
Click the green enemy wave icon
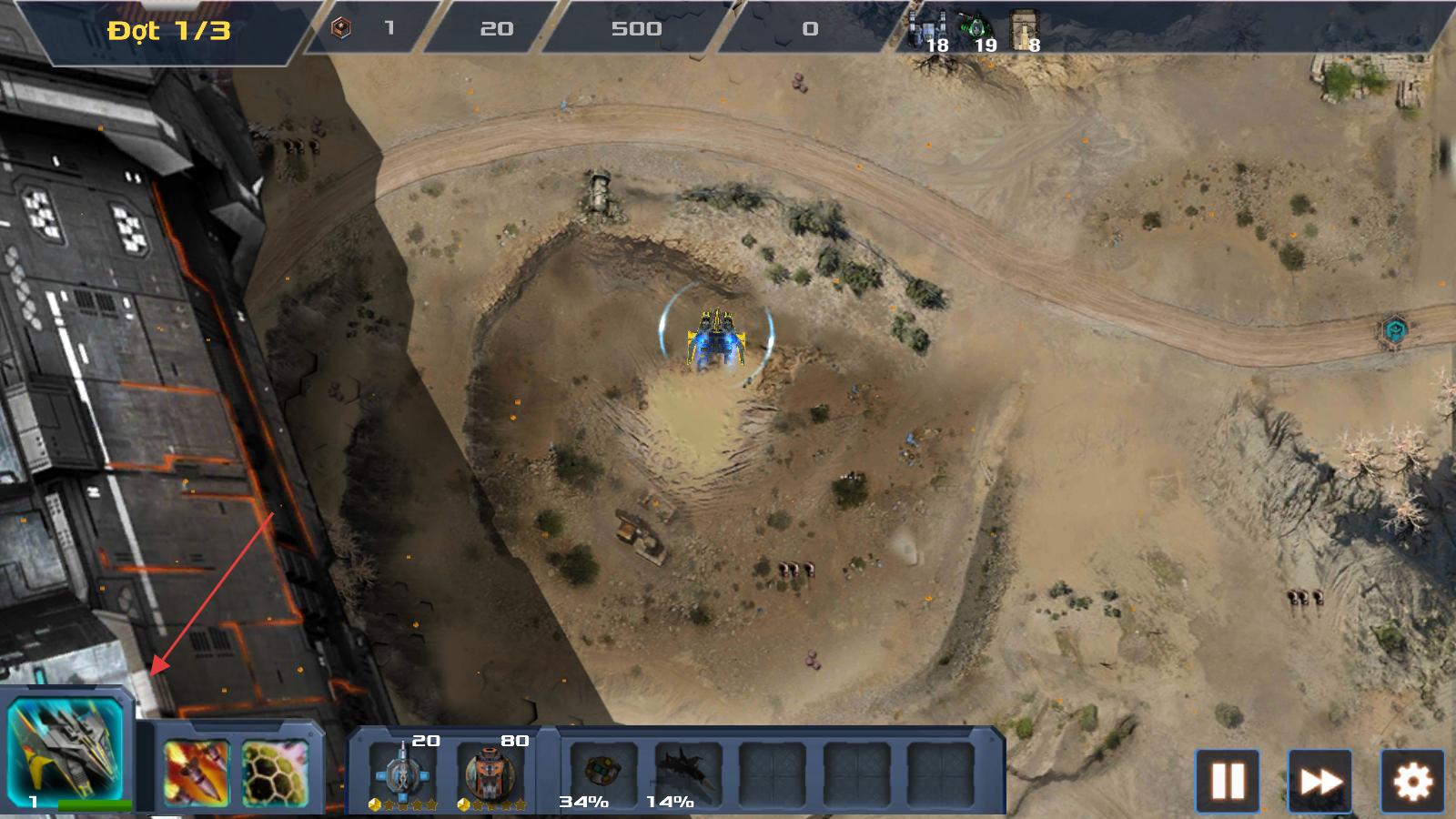click(976, 27)
